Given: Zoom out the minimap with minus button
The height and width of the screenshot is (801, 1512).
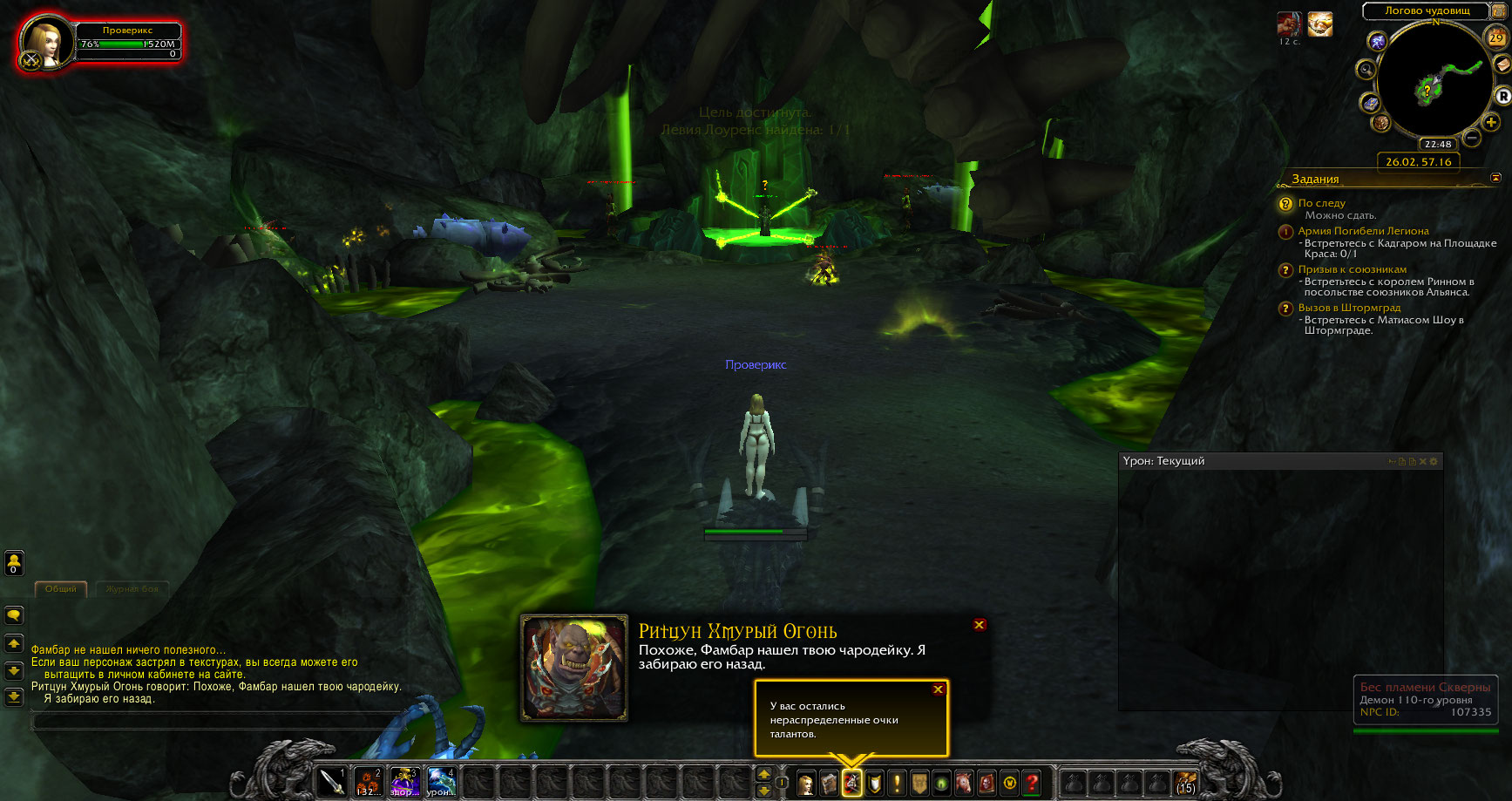Looking at the screenshot, I should (1472, 138).
